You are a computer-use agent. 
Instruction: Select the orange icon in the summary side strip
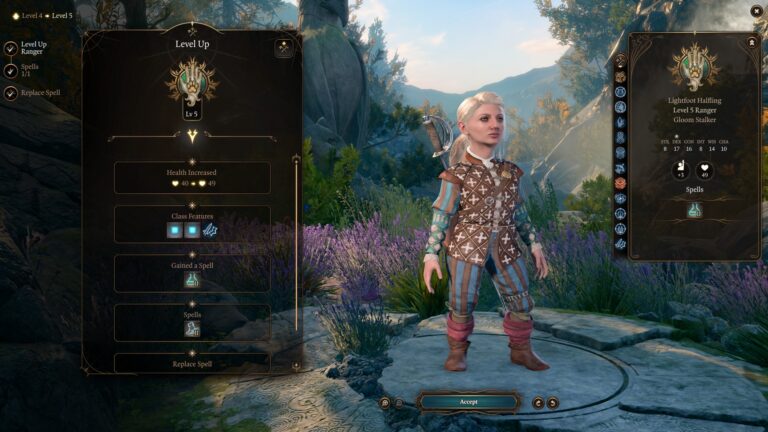coord(620,183)
